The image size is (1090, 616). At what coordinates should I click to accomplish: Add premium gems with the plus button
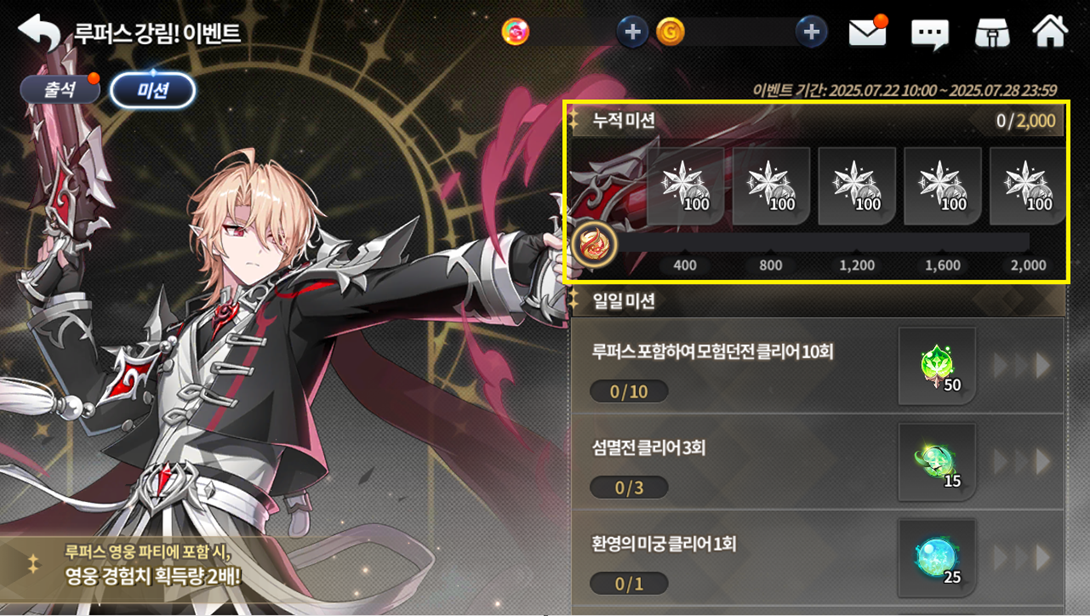coord(631,32)
